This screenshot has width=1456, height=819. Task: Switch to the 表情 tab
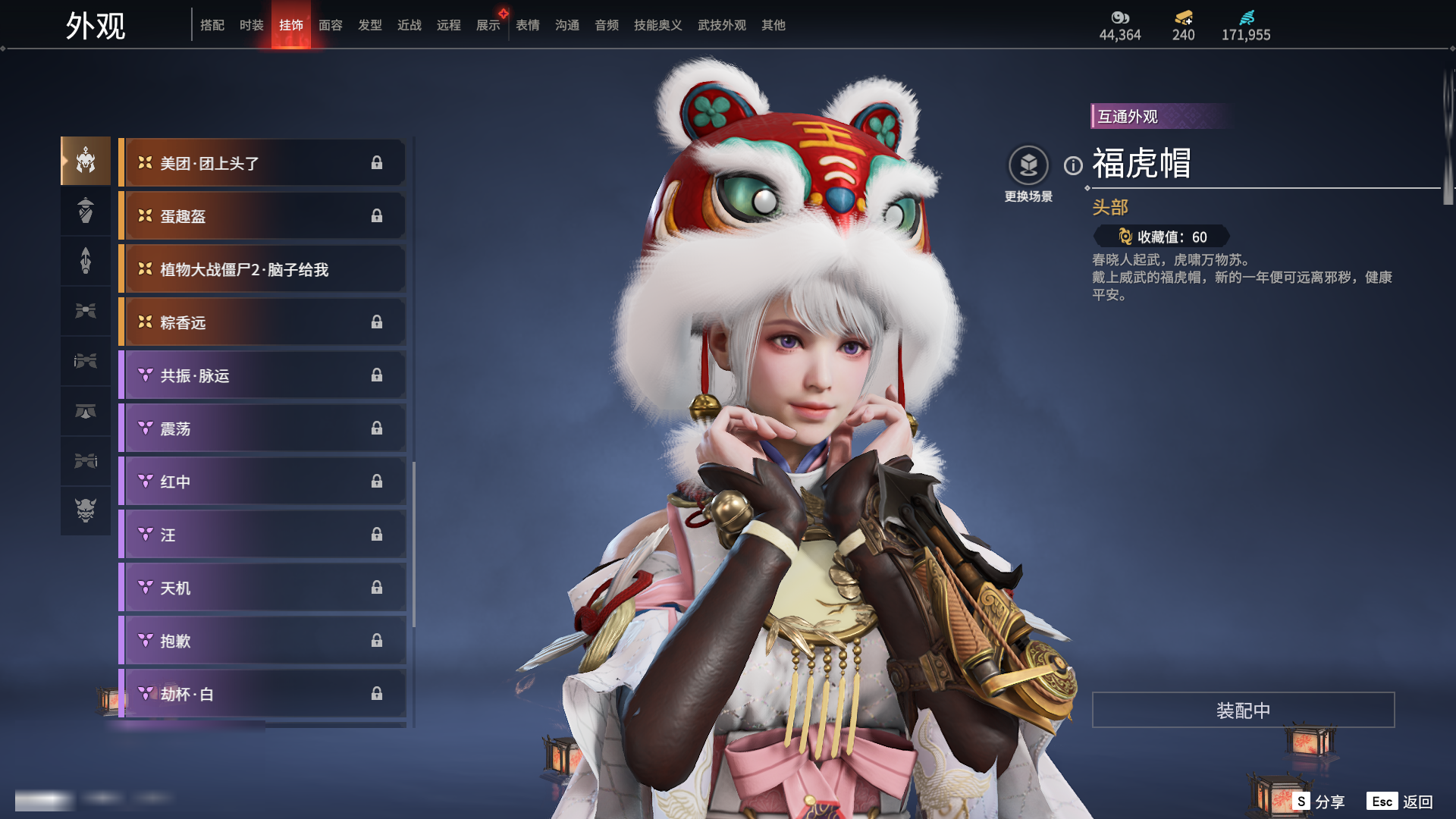pyautogui.click(x=527, y=25)
